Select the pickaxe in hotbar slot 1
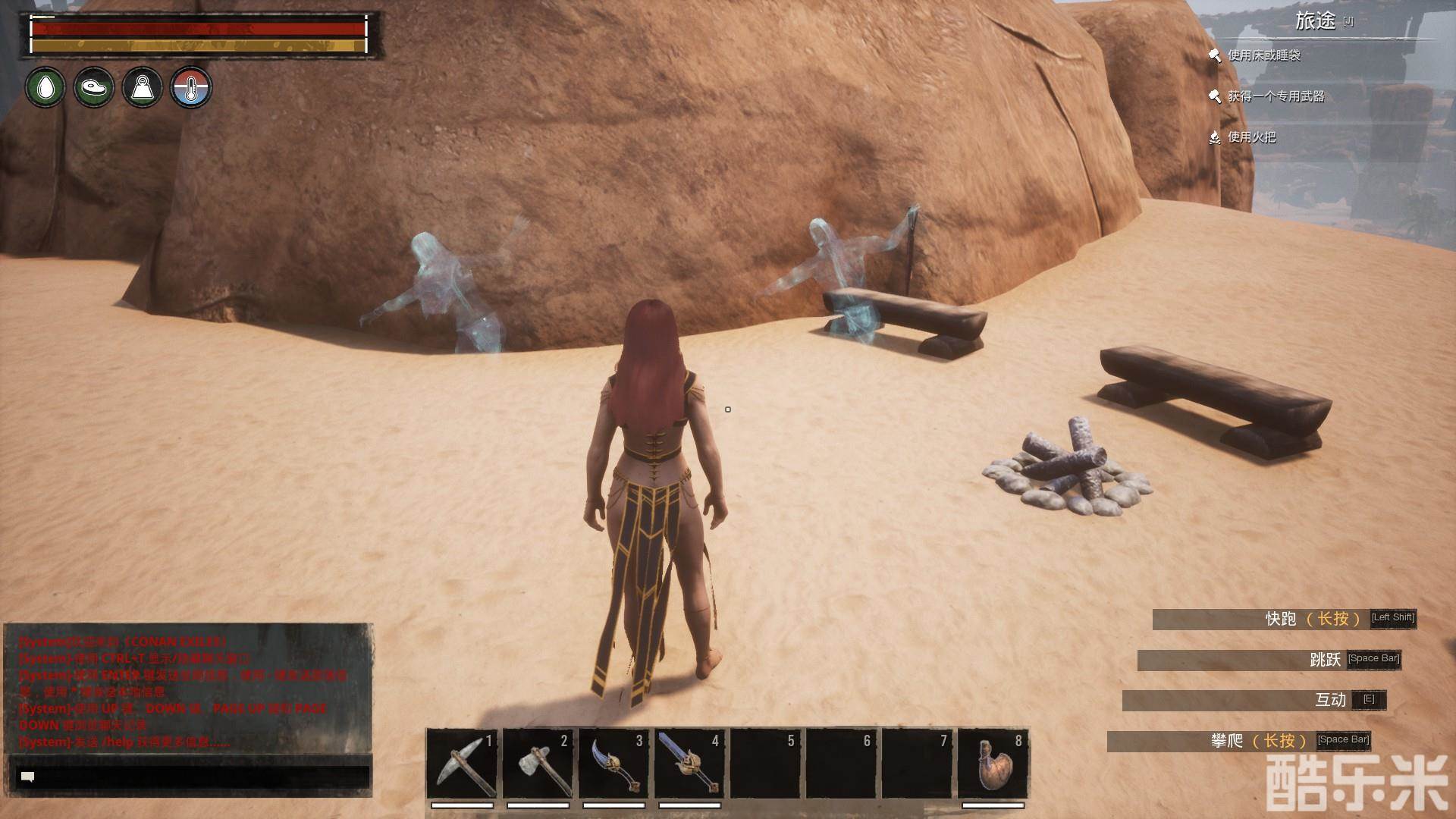Image resolution: width=1456 pixels, height=819 pixels. pos(462,763)
